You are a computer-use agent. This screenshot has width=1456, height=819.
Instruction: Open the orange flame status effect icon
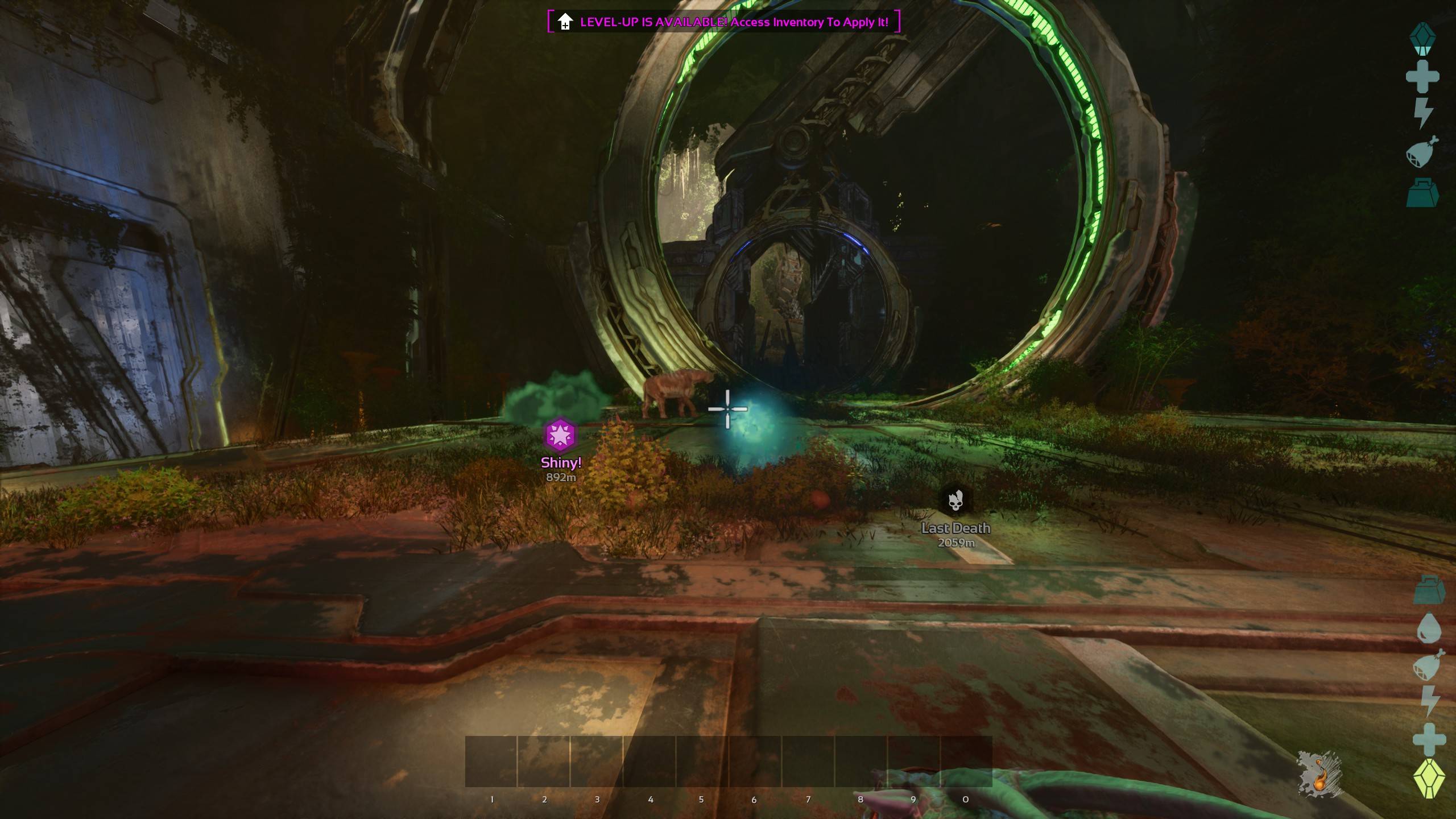(x=1319, y=773)
